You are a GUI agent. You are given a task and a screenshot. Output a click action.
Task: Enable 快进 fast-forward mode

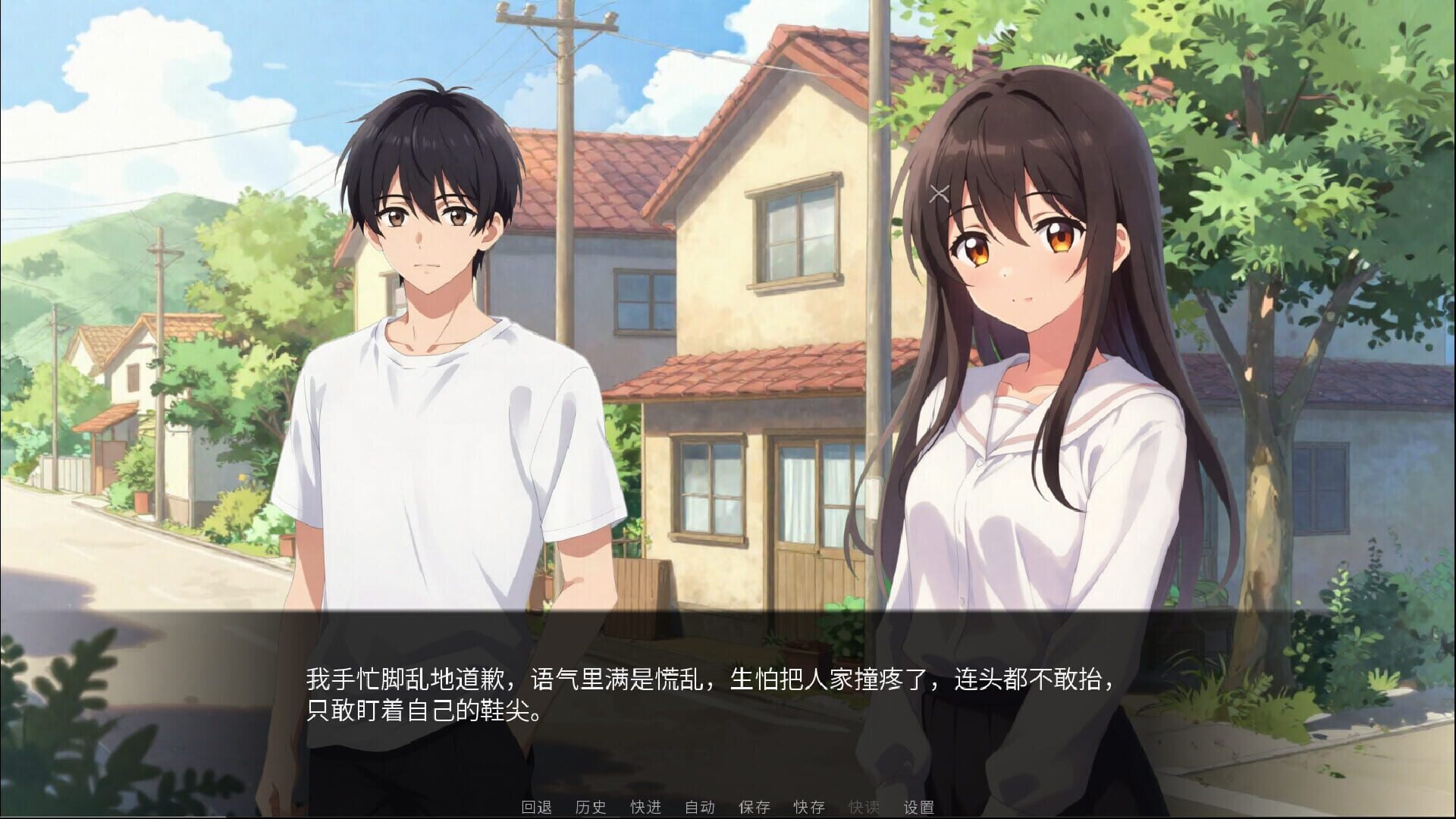[x=645, y=808]
